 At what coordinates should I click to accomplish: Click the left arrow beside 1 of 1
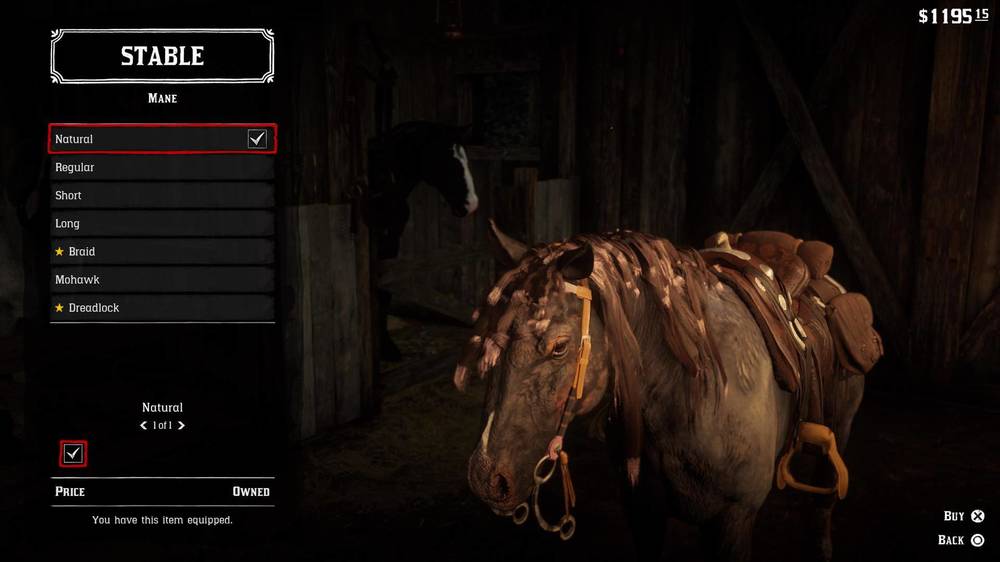point(144,426)
